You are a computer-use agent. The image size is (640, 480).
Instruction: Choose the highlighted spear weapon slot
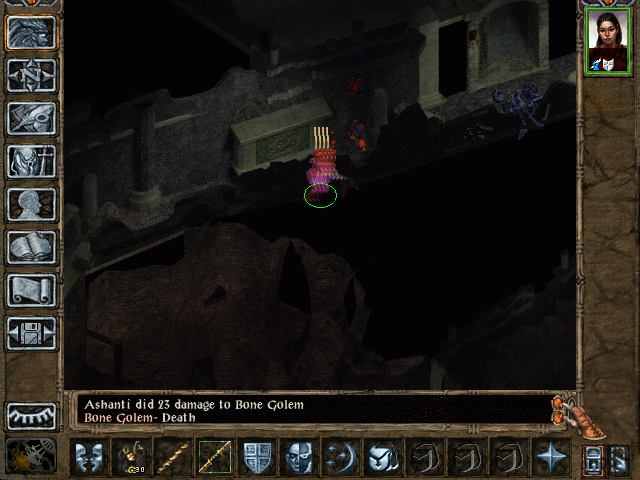coord(215,457)
